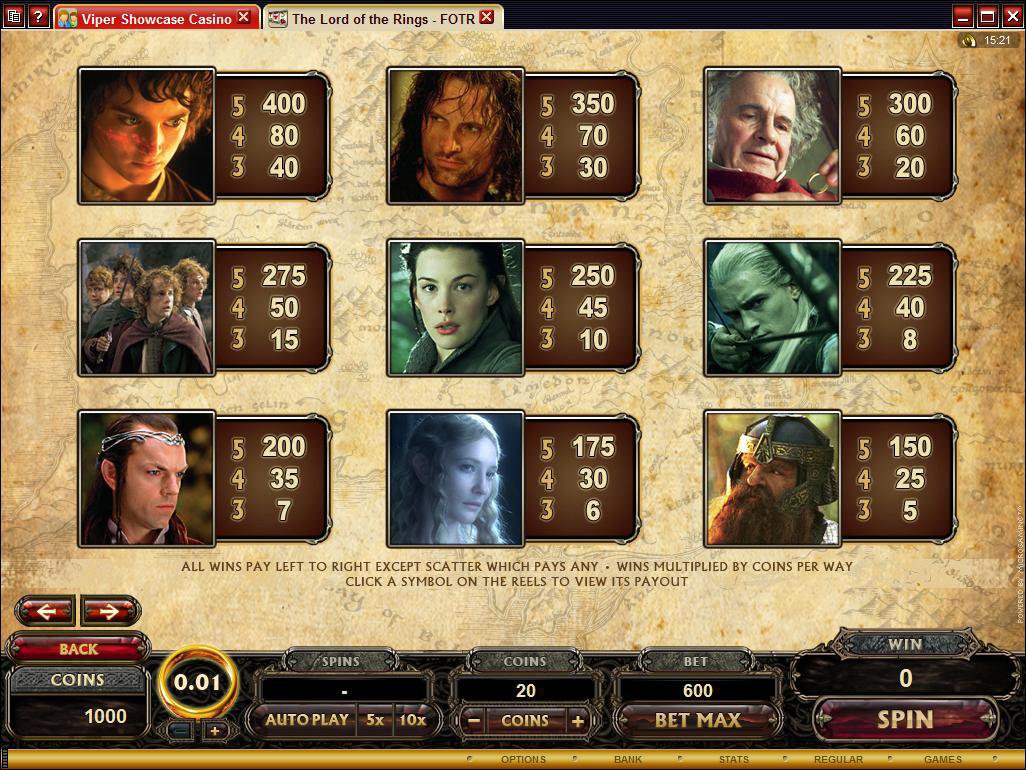Close the Lord of the Rings tab
The width and height of the screenshot is (1026, 770).
486,17
